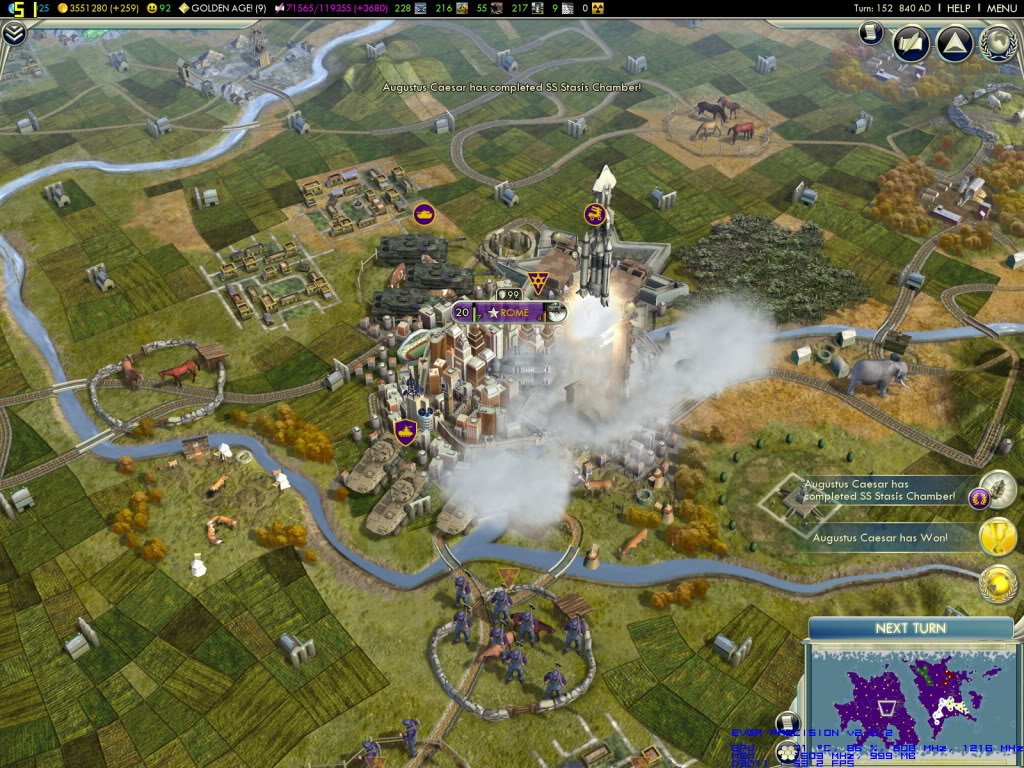Open the HELP Civilopedia link
Image resolution: width=1024 pixels, height=768 pixels.
coord(958,8)
